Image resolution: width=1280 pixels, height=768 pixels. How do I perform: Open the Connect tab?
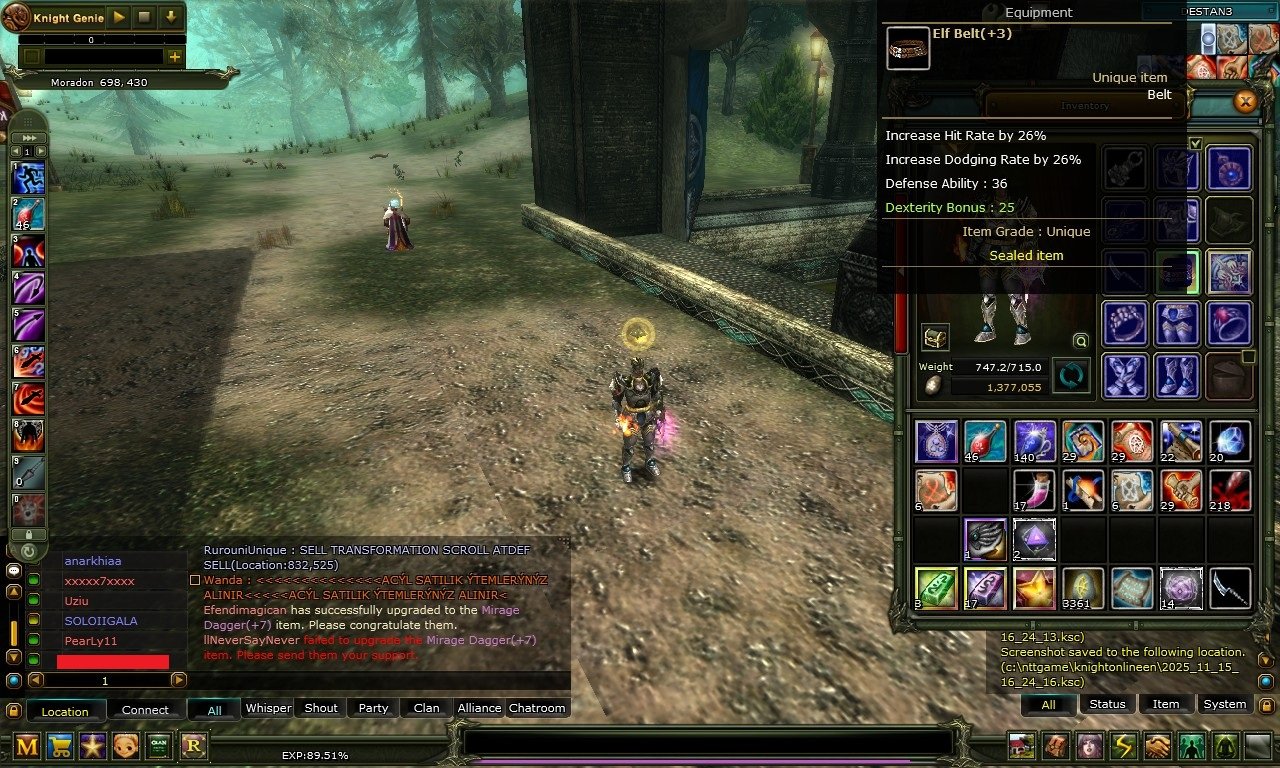point(145,710)
